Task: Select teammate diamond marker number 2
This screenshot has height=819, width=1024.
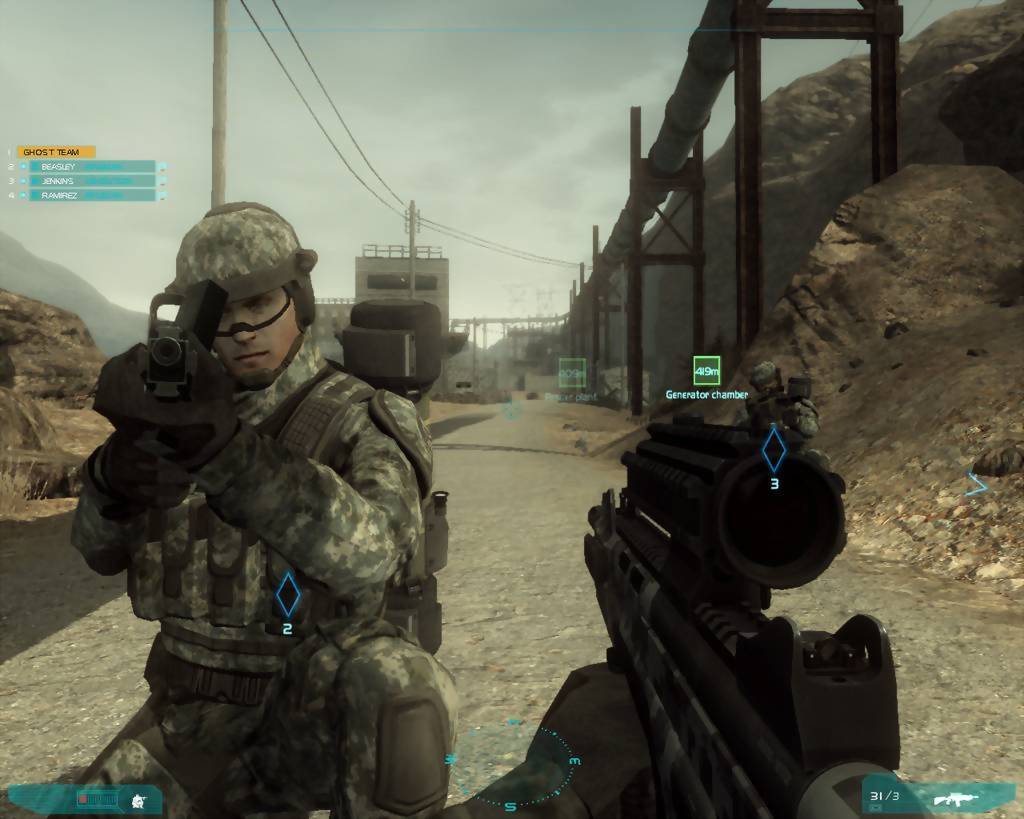Action: point(287,594)
